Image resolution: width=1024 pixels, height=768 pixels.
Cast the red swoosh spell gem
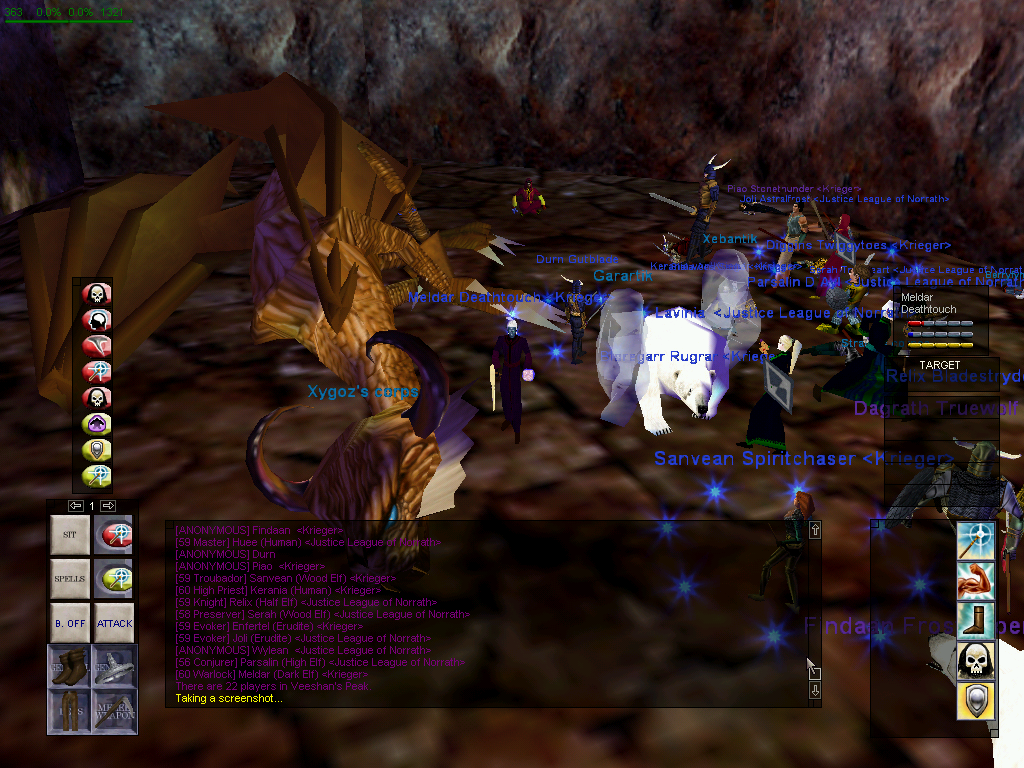point(97,346)
